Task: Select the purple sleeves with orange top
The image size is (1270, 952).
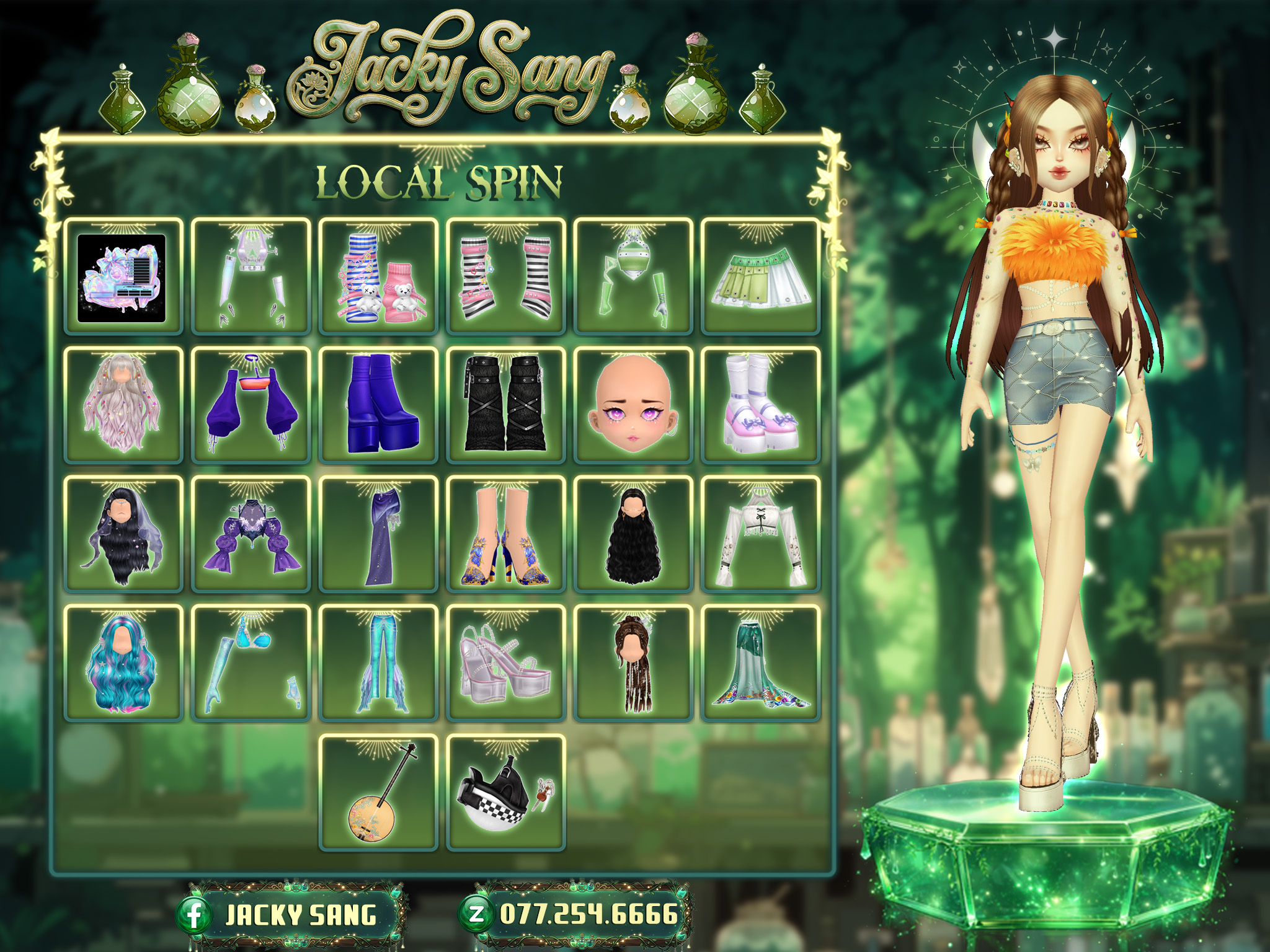Action: pyautogui.click(x=251, y=405)
